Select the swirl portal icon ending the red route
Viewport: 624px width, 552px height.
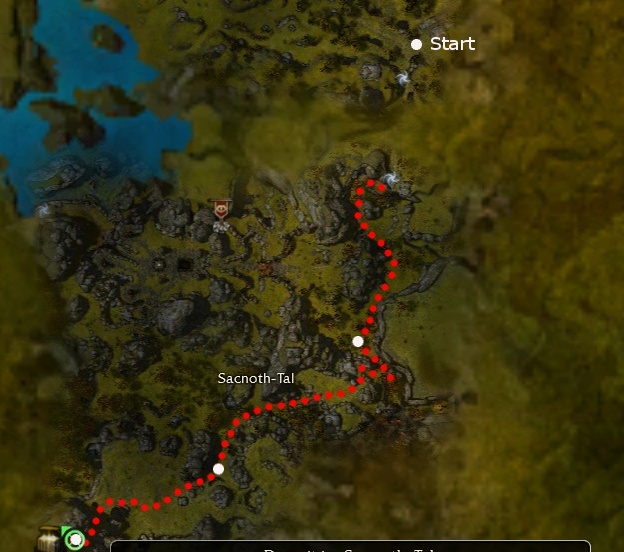pyautogui.click(x=391, y=179)
